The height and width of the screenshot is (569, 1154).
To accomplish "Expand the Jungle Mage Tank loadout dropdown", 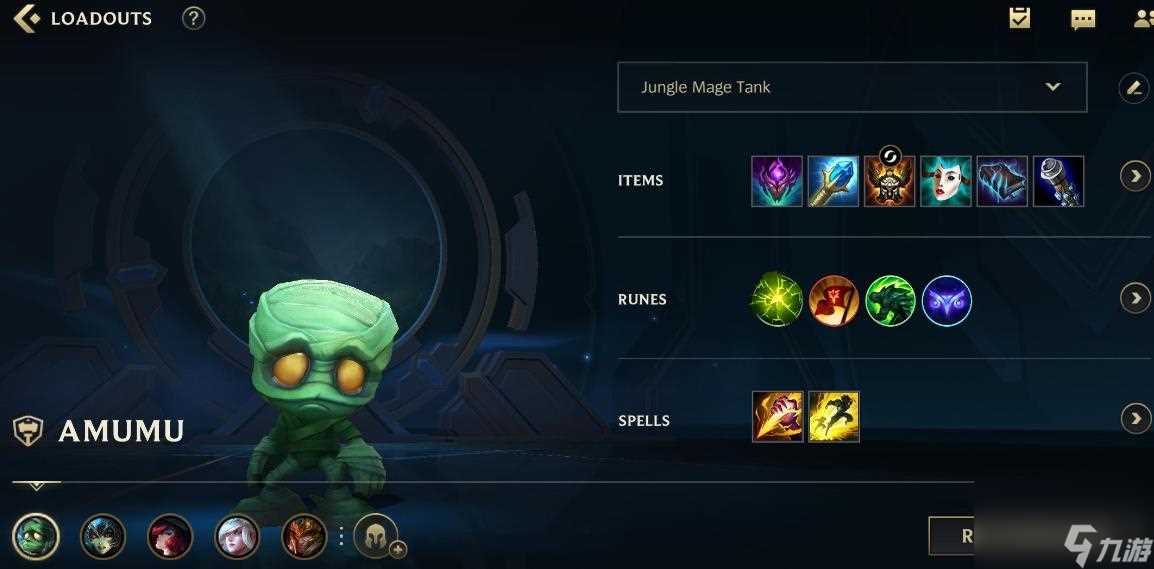I will pos(1052,87).
